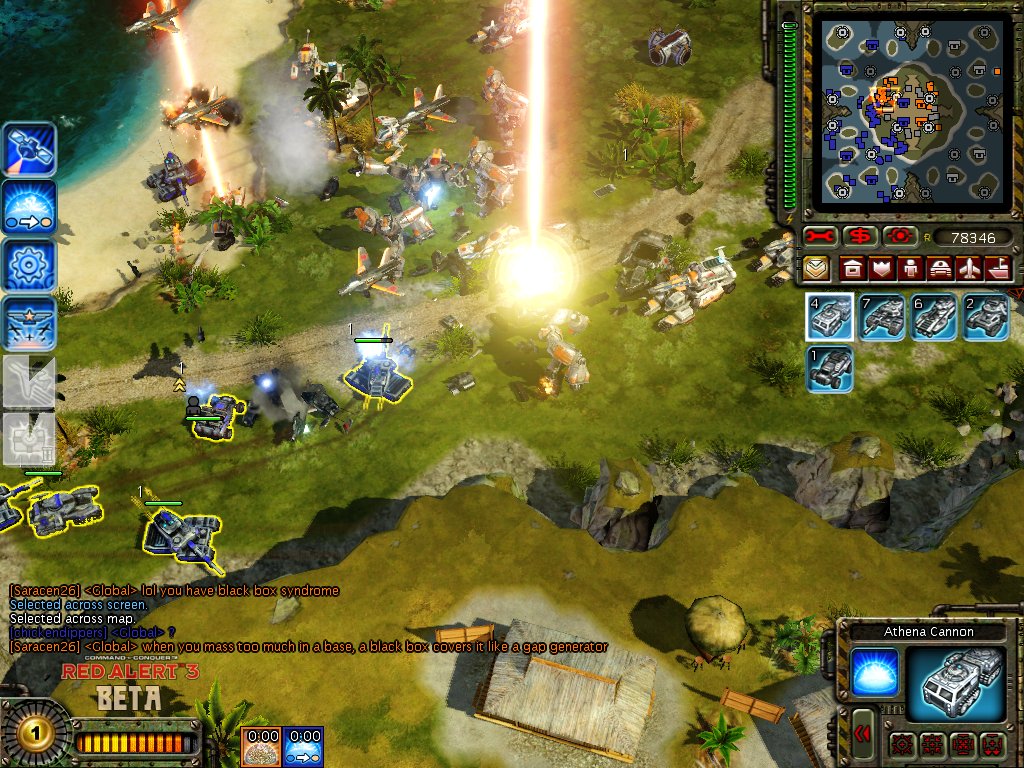The height and width of the screenshot is (768, 1024).
Task: Open the aircraft production tab
Action: tap(969, 268)
